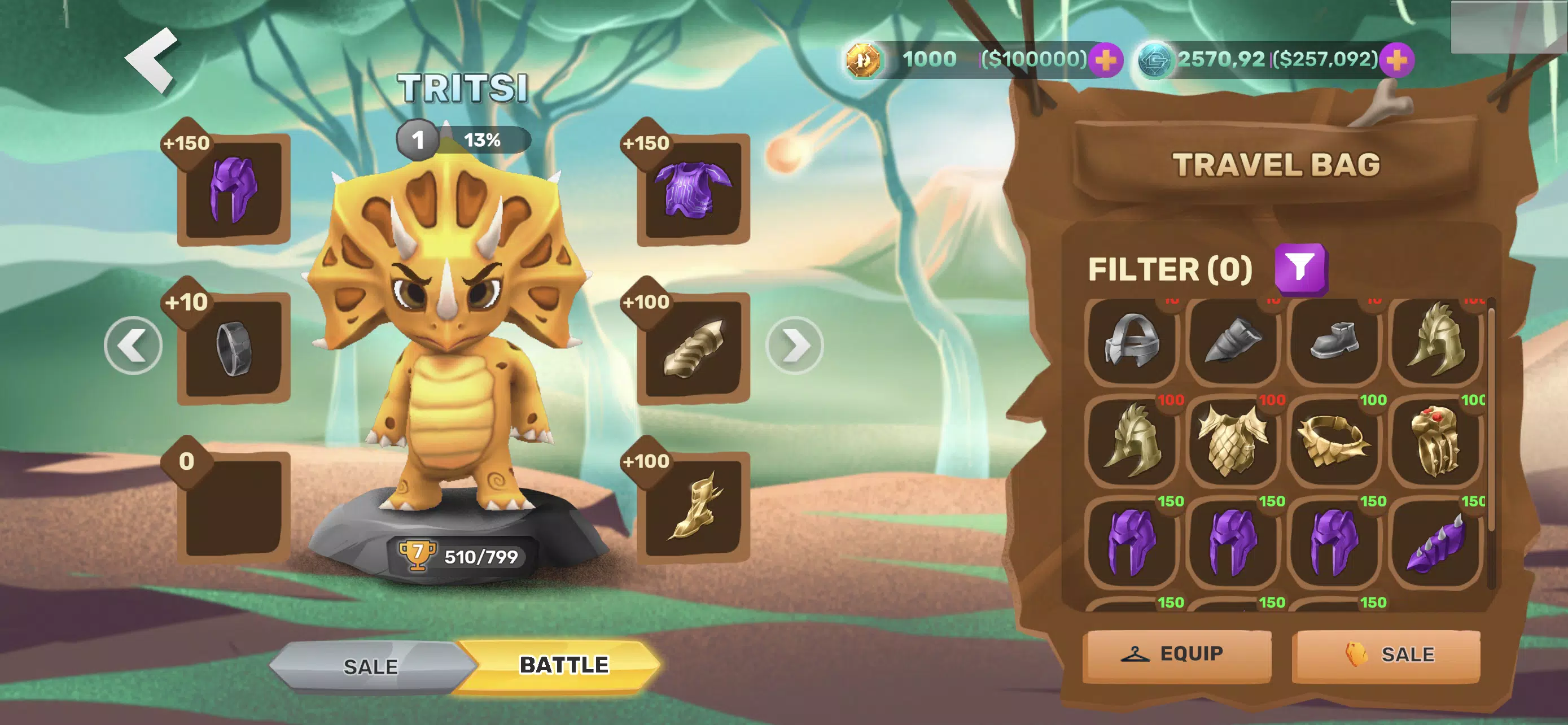Screen dimensions: 1568x725
Task: Select the equipped dark ring slot
Action: (233, 348)
